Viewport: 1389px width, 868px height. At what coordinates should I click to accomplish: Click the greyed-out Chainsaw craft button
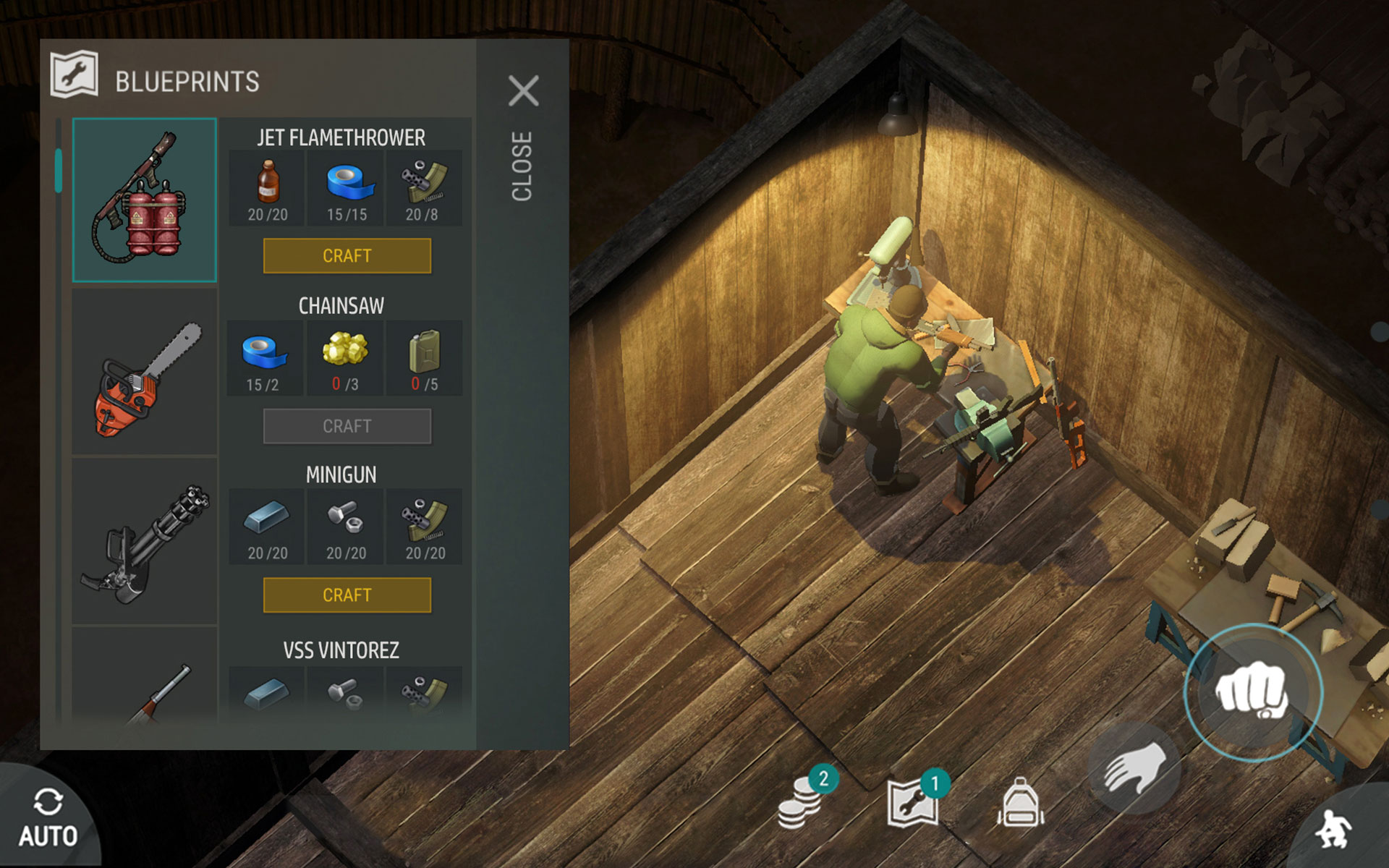[347, 426]
